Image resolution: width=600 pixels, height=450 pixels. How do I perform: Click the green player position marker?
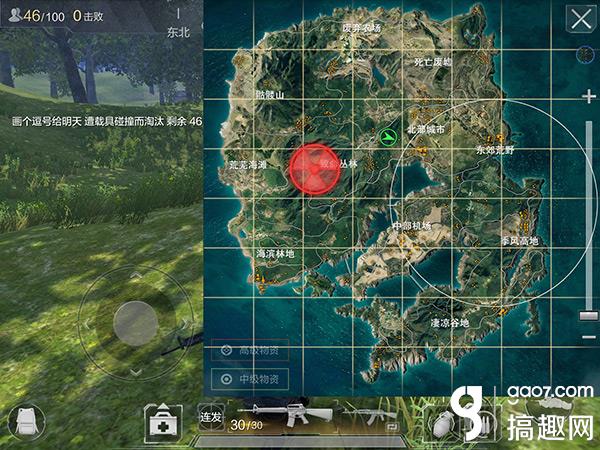(x=388, y=136)
